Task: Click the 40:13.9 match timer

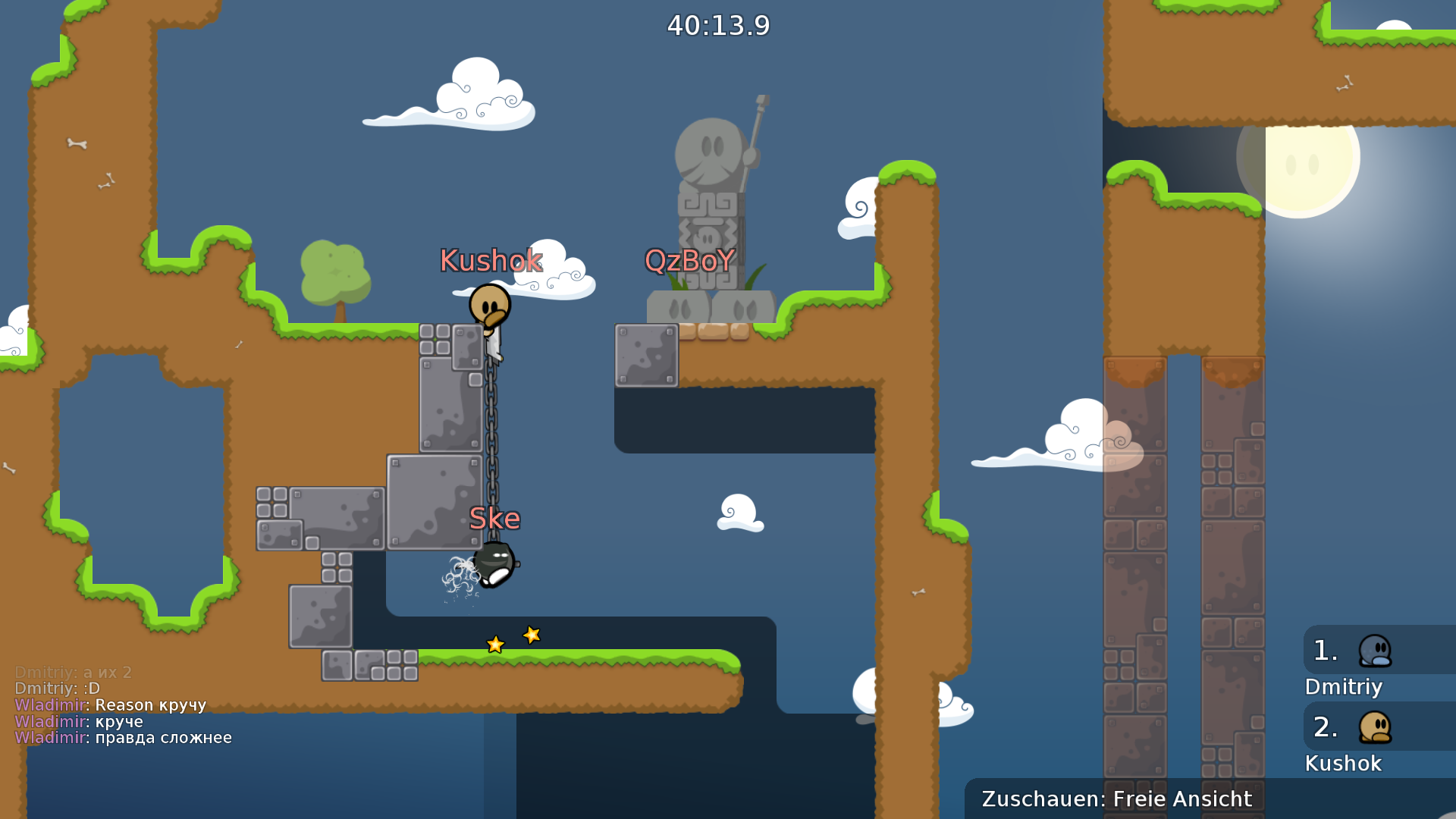Action: click(718, 25)
